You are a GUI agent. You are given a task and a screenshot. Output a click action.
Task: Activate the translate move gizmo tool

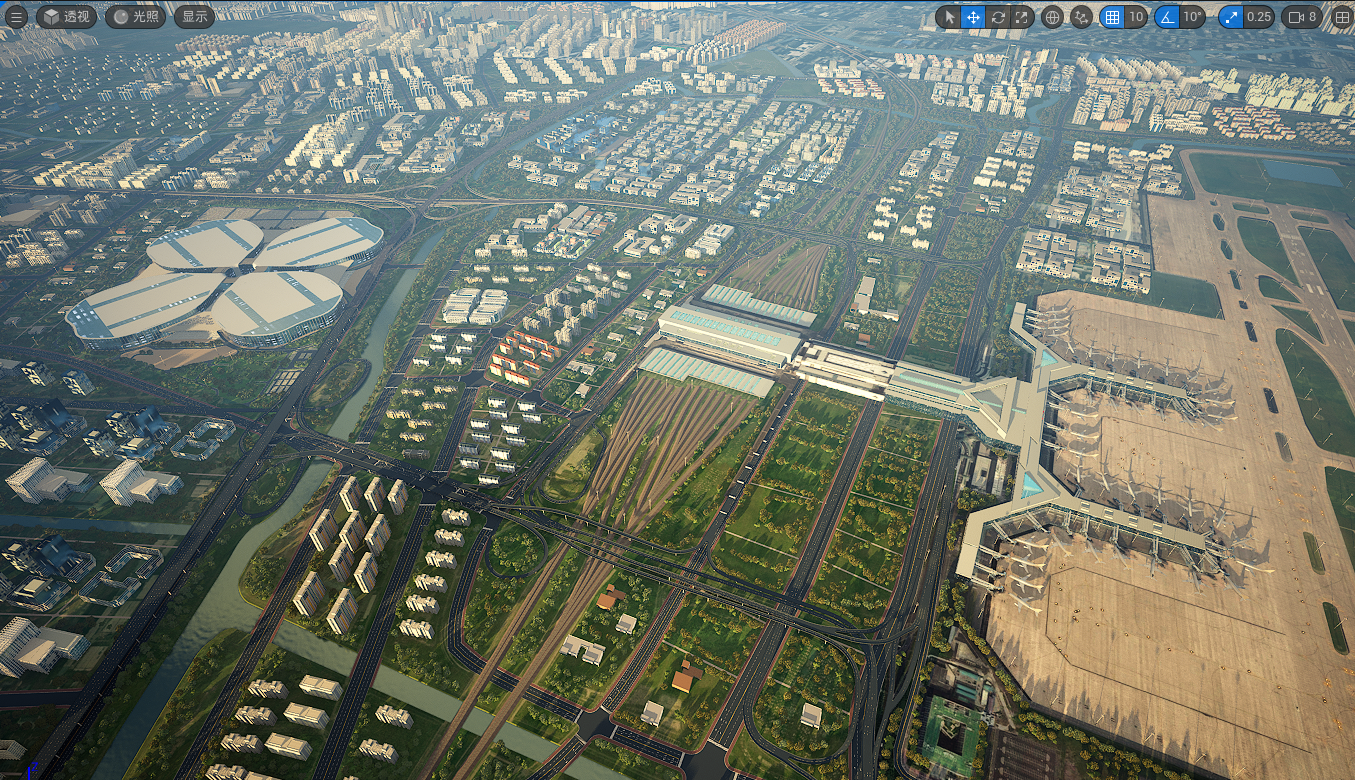click(974, 17)
